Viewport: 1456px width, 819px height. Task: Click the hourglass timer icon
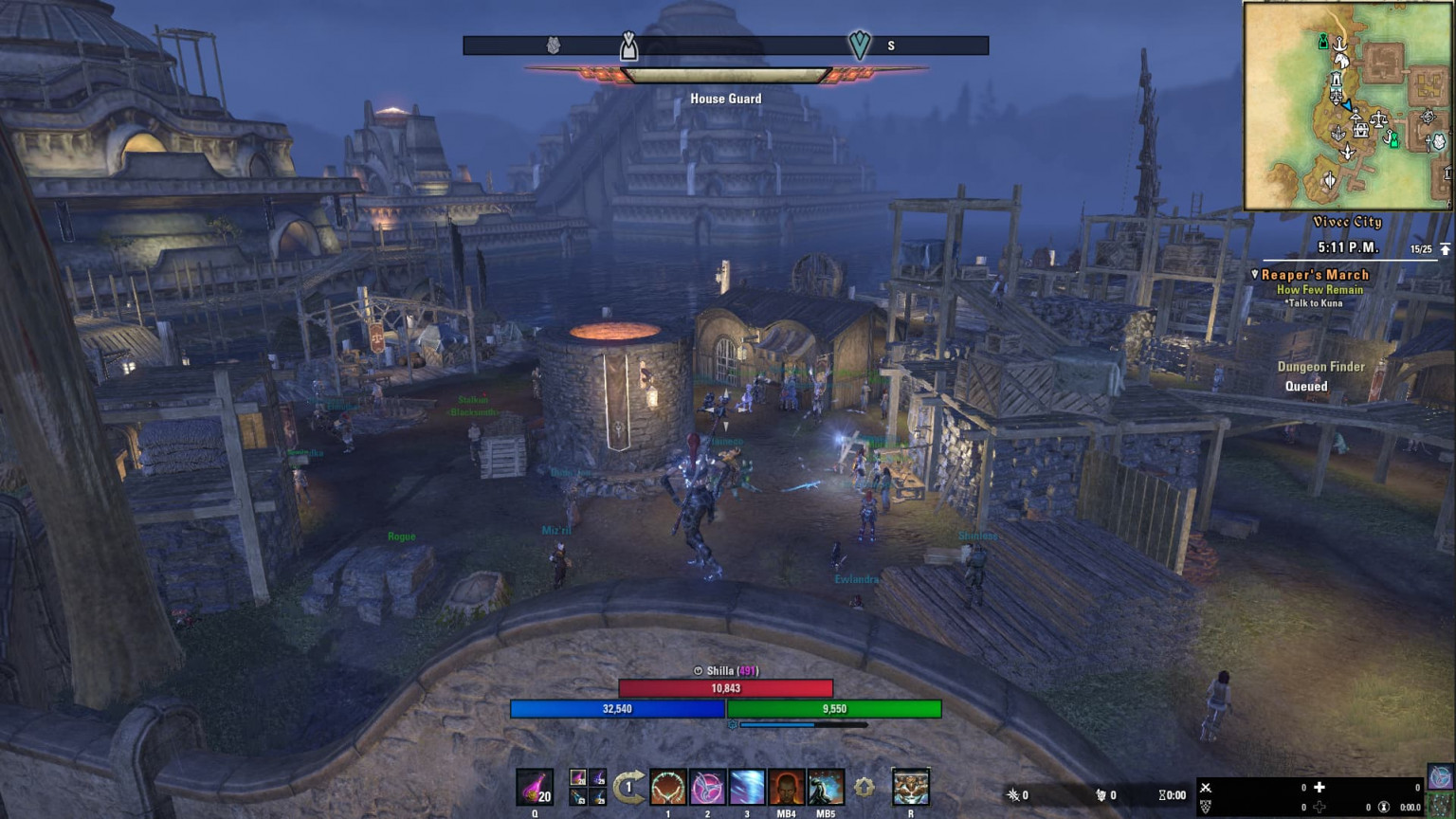click(1161, 796)
